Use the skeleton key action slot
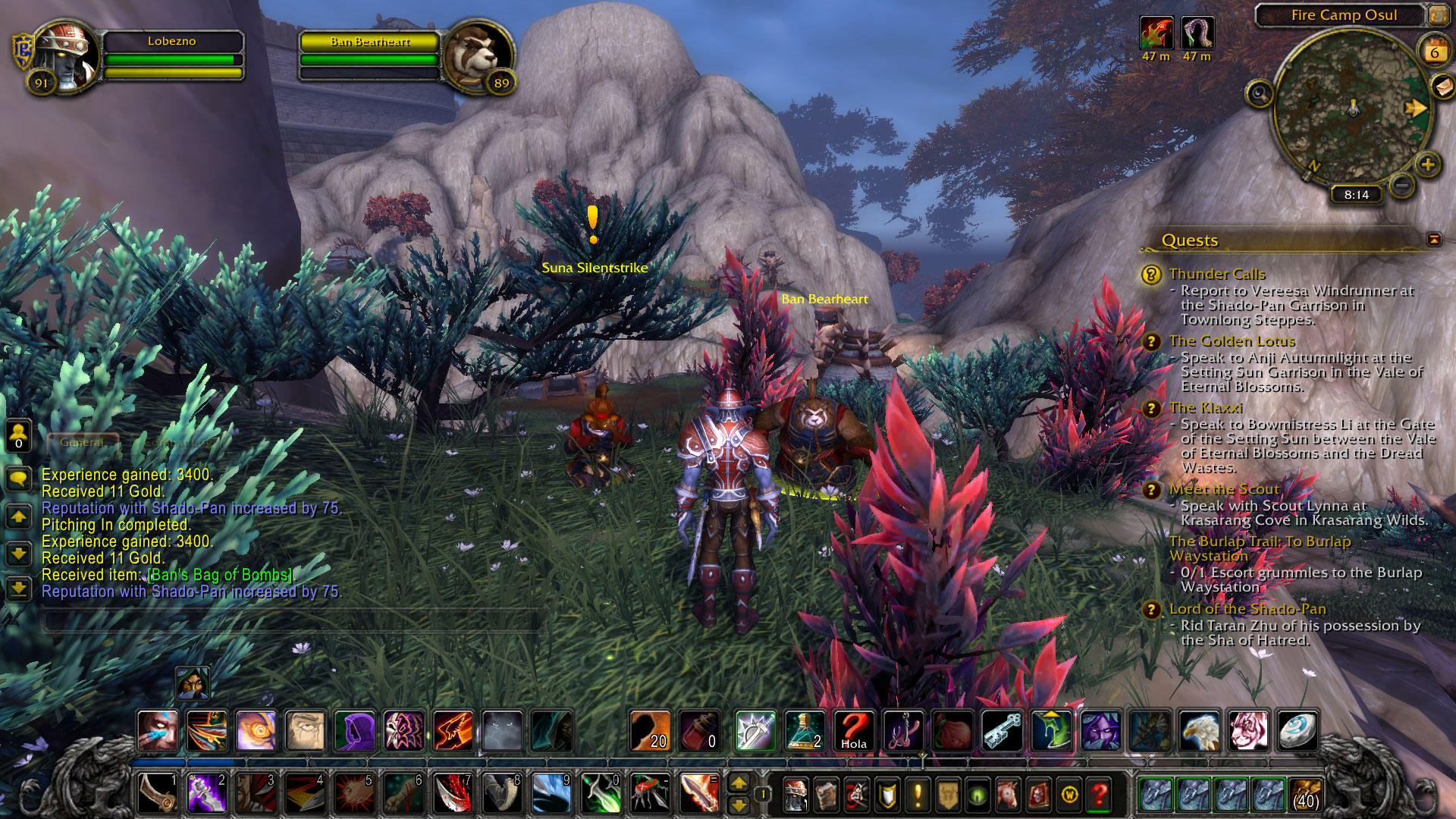 tap(1002, 731)
